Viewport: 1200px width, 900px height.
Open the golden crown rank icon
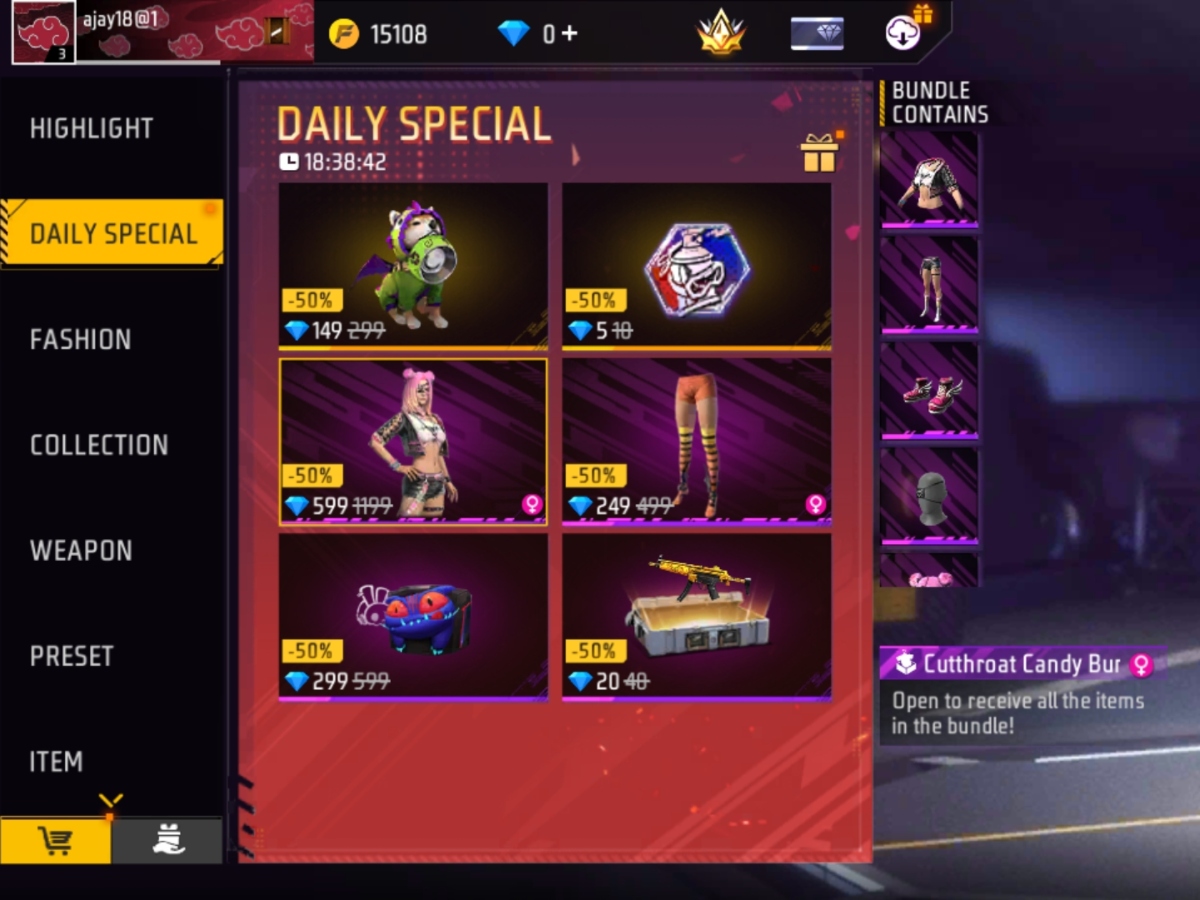(720, 33)
